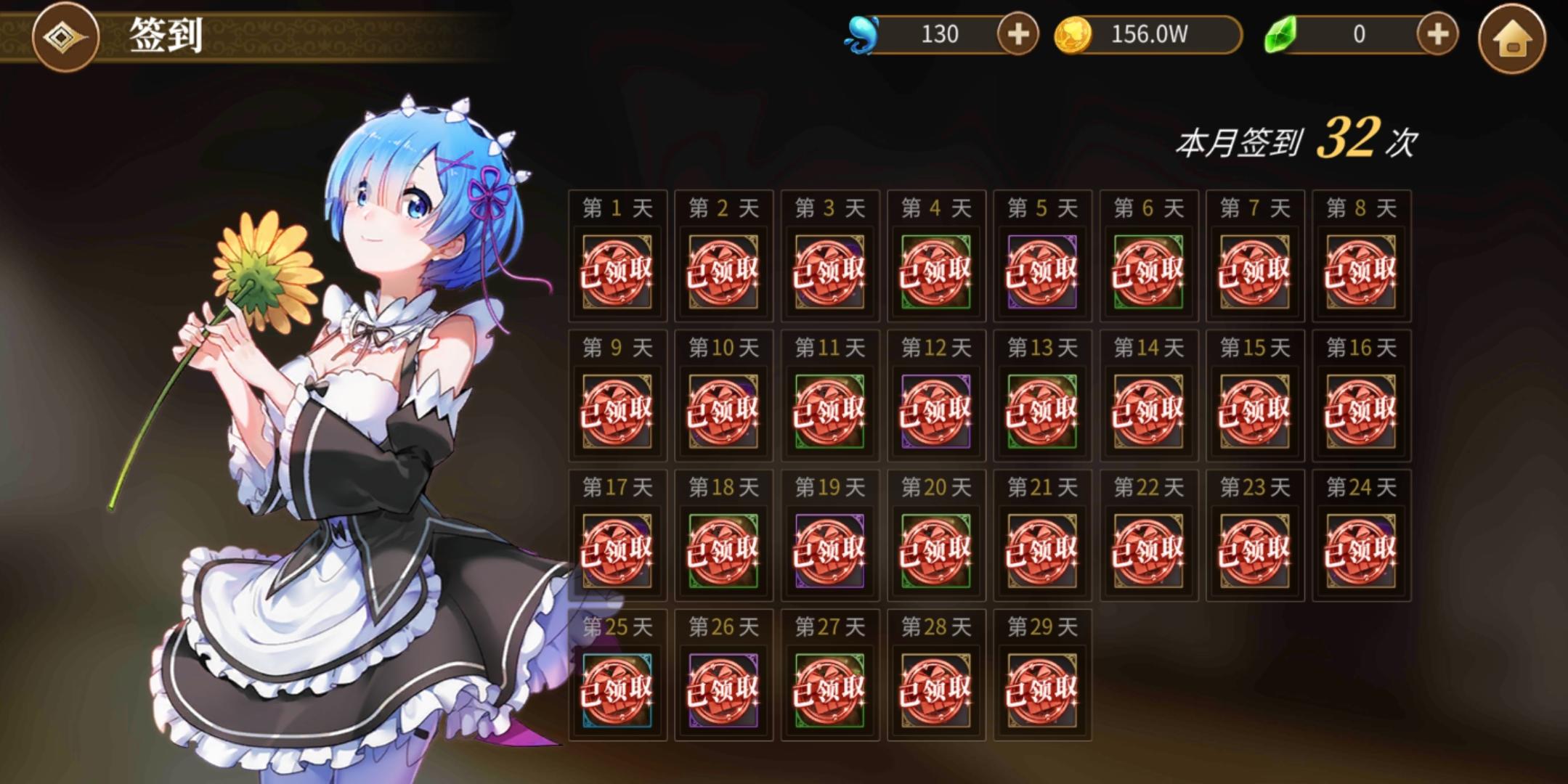Viewport: 1568px width, 784px height.
Task: Open the plus button next to 130 currency
Action: point(1018,33)
